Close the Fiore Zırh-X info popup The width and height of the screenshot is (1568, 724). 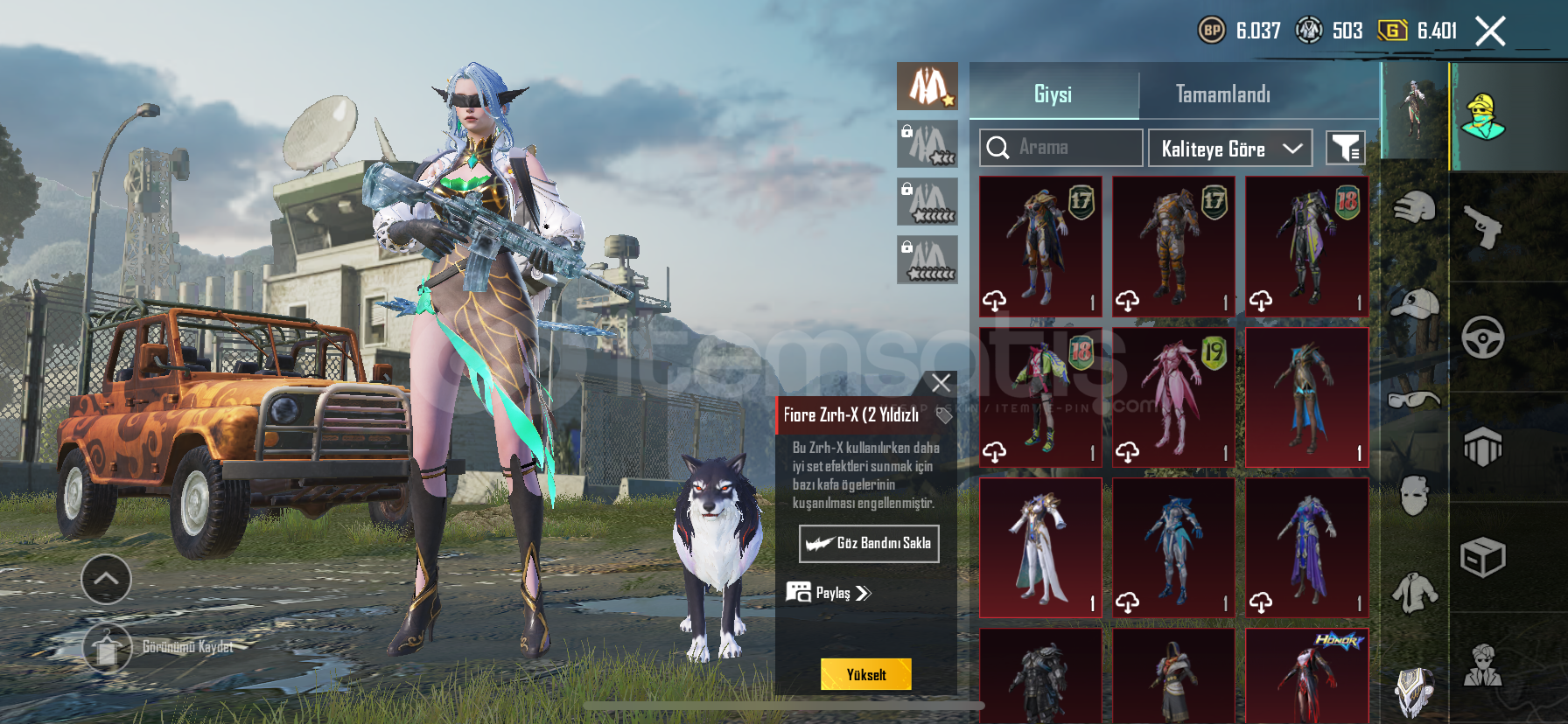point(941,383)
